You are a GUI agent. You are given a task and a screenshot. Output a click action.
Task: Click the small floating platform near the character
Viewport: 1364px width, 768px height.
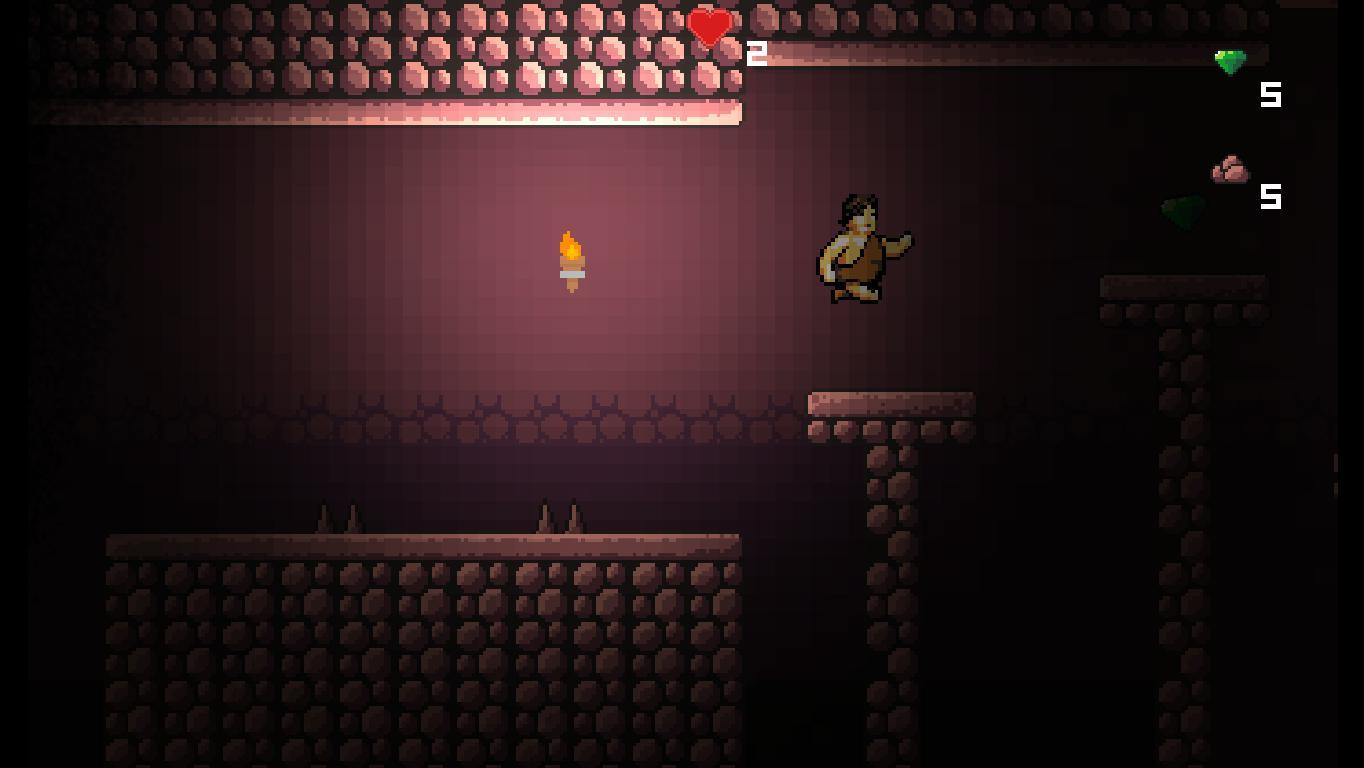point(890,402)
